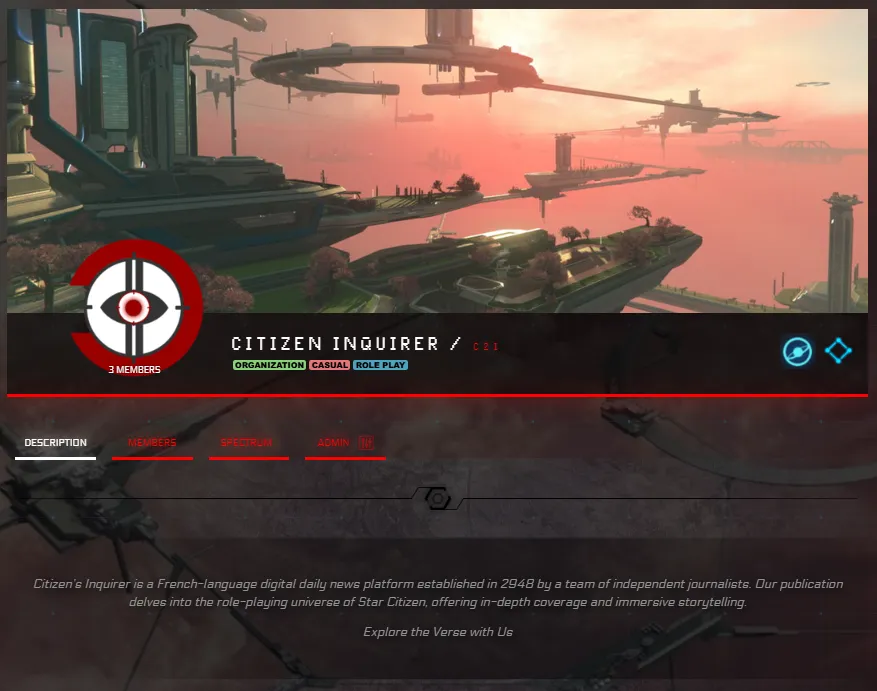Switch to the Description tab

56,443
